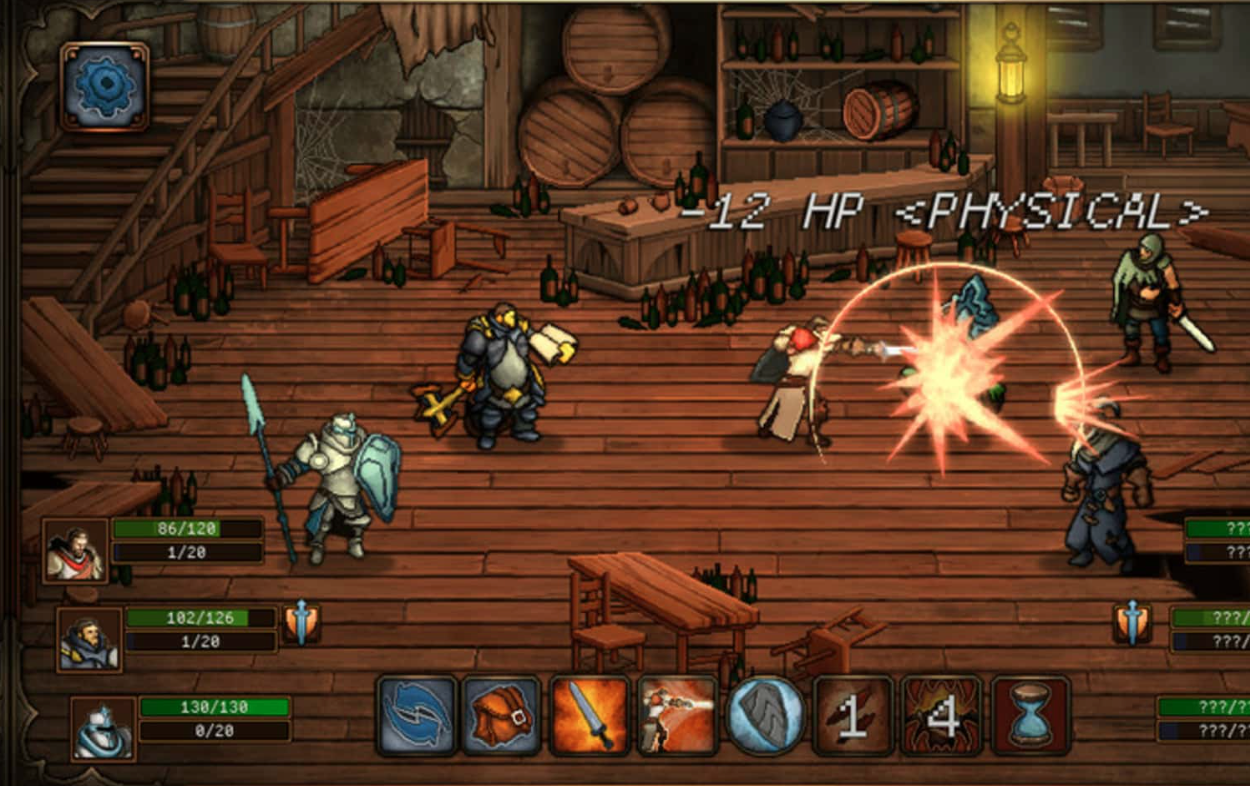Inspect the sword-and-shield buff on the bearded hero
The image size is (1250, 786).
(301, 623)
